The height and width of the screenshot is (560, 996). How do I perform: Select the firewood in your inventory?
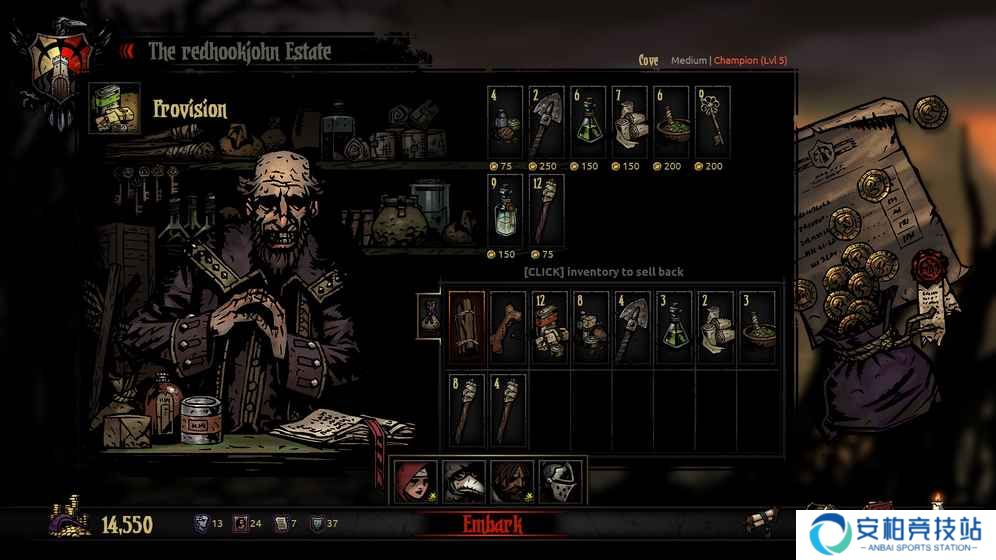point(467,327)
